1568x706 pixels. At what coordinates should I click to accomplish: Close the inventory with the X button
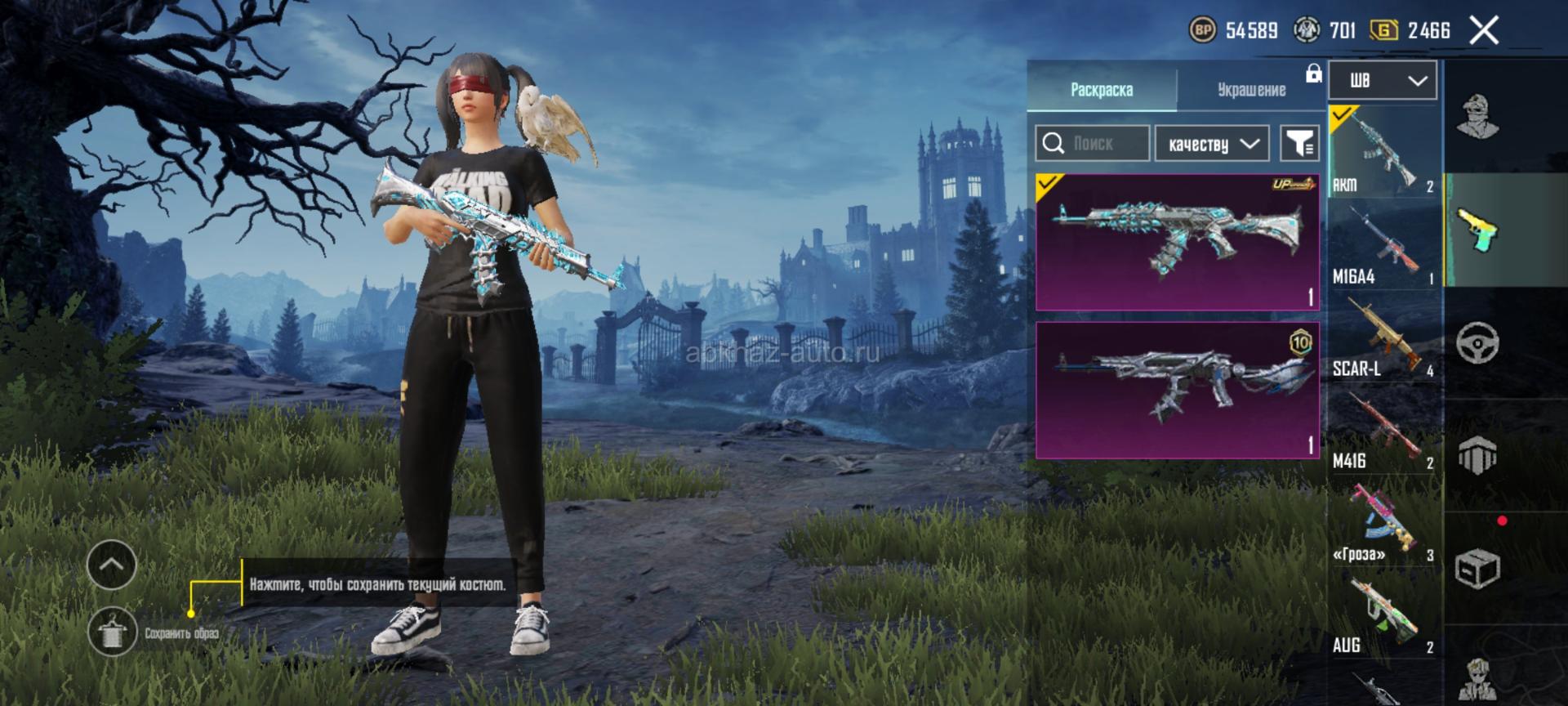pos(1484,31)
